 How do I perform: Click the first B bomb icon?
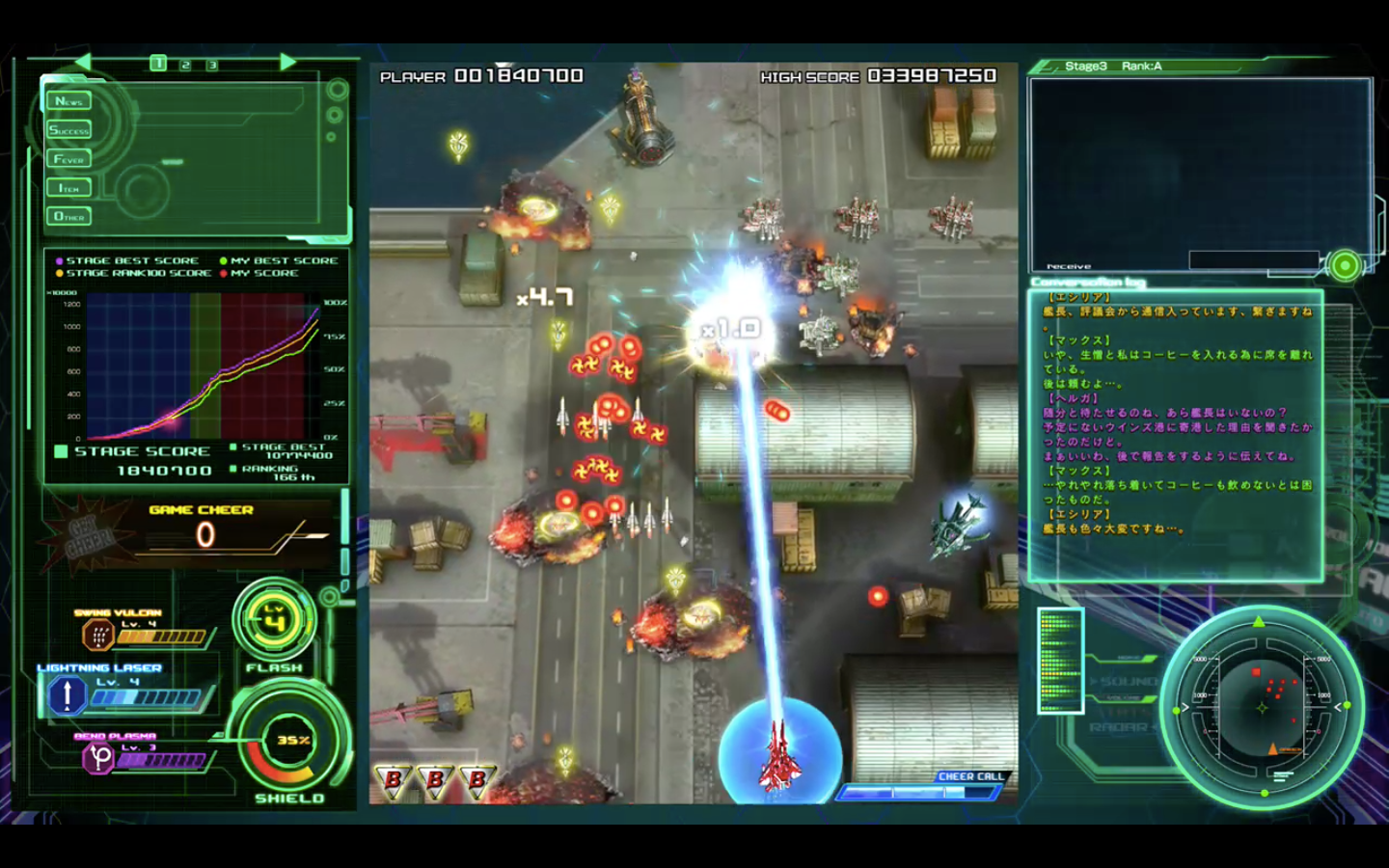(x=394, y=780)
